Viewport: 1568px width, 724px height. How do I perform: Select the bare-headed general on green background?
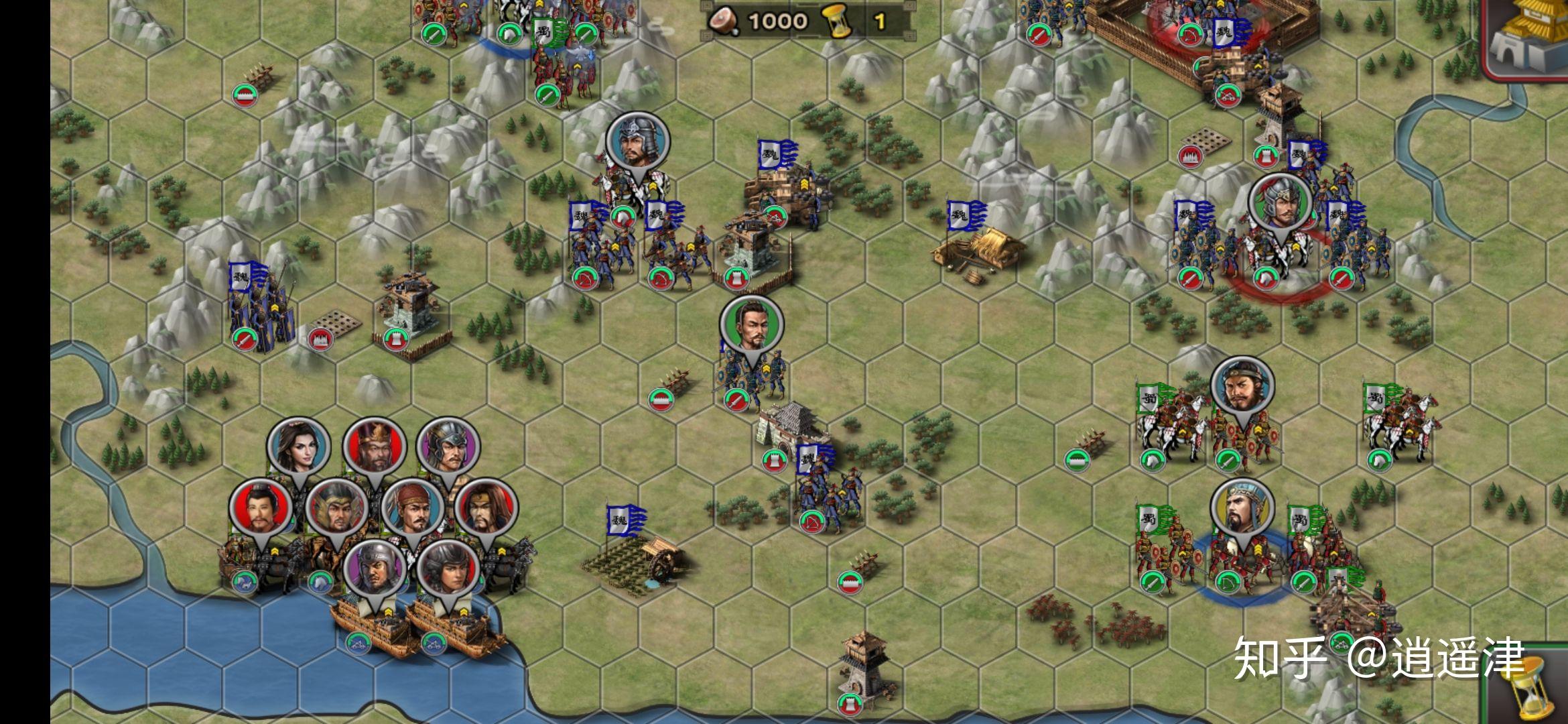point(751,326)
